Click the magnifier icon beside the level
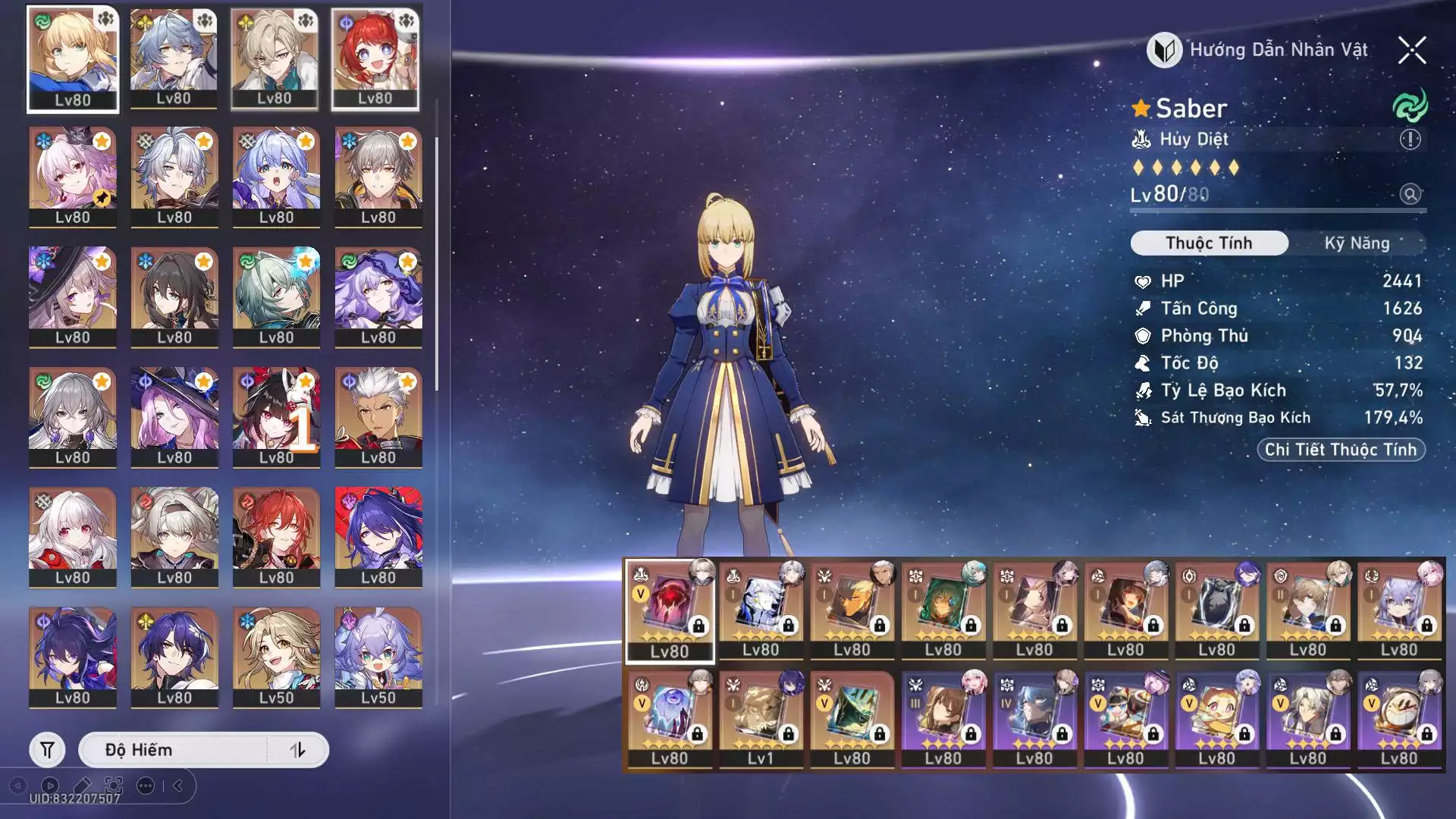Image resolution: width=1456 pixels, height=819 pixels. 1410,194
